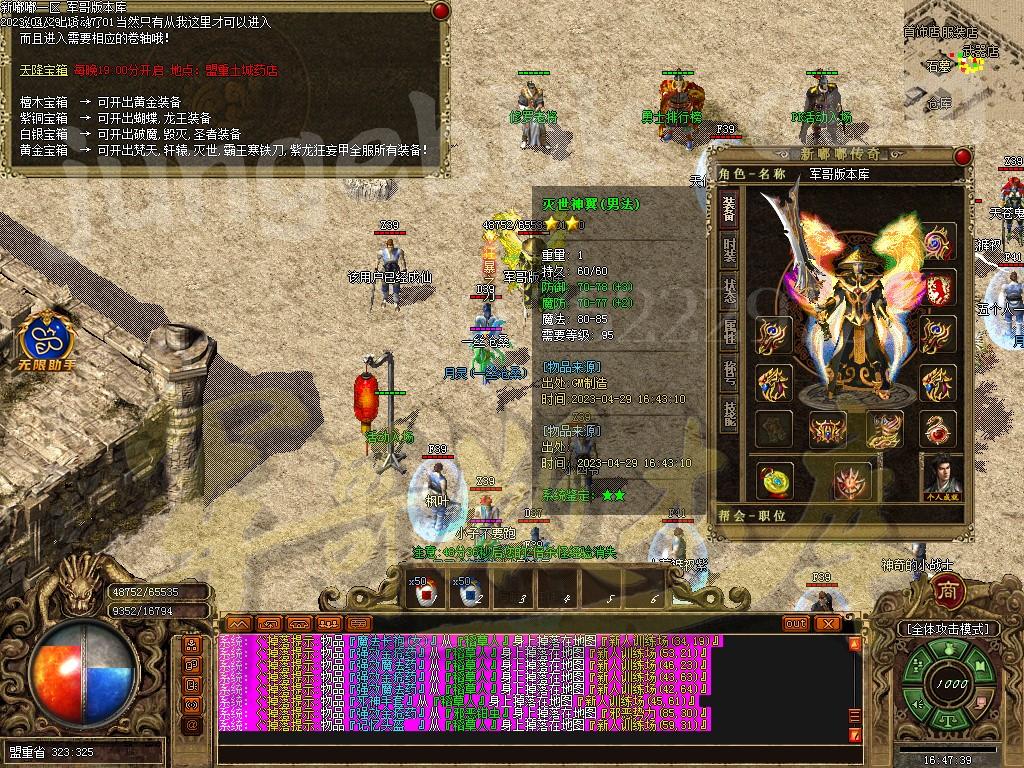1024x768 pixels.
Task: Close the announcement panel
Action: coord(439,12)
